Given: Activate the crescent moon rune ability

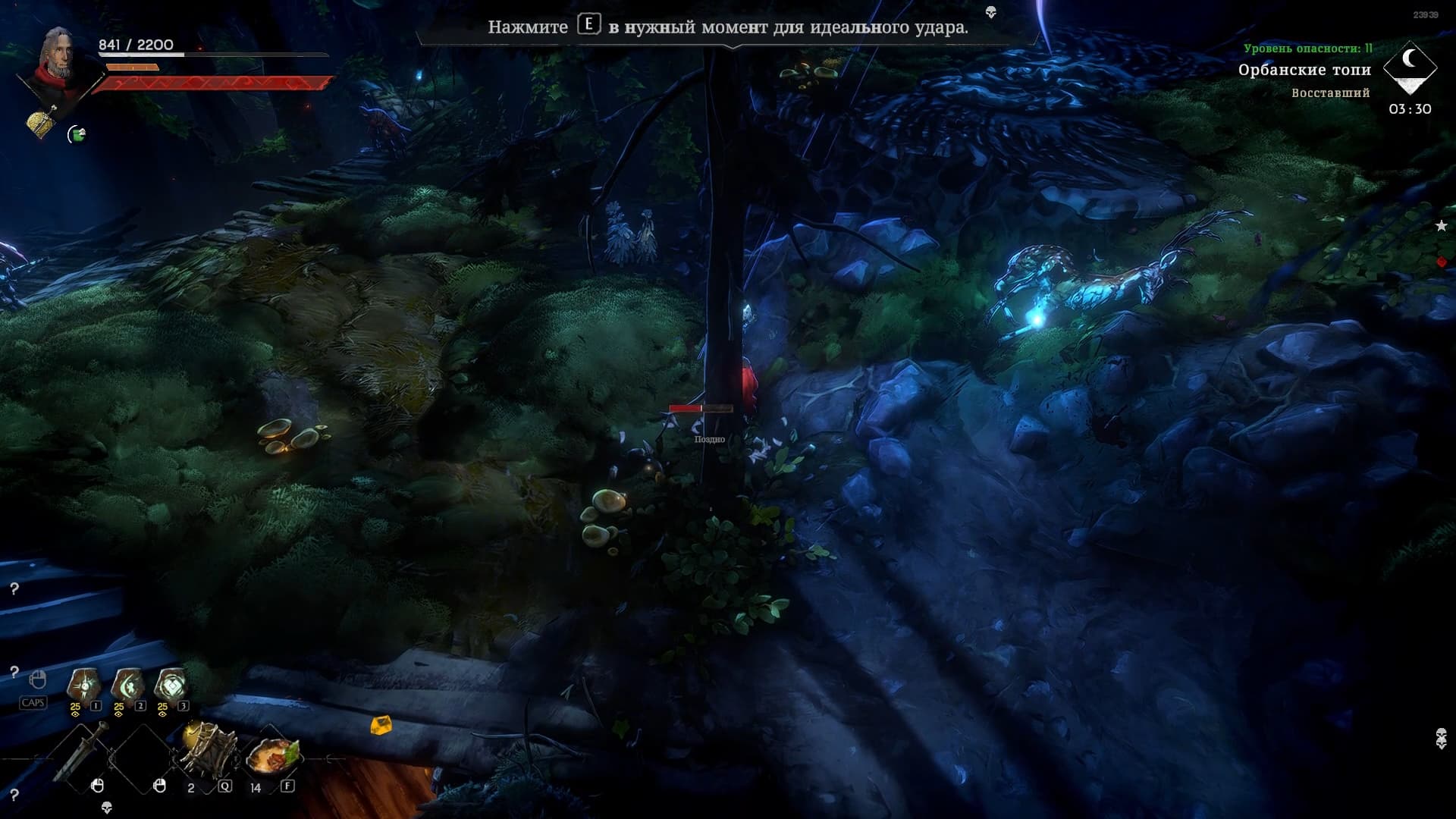Looking at the screenshot, I should (x=127, y=685).
